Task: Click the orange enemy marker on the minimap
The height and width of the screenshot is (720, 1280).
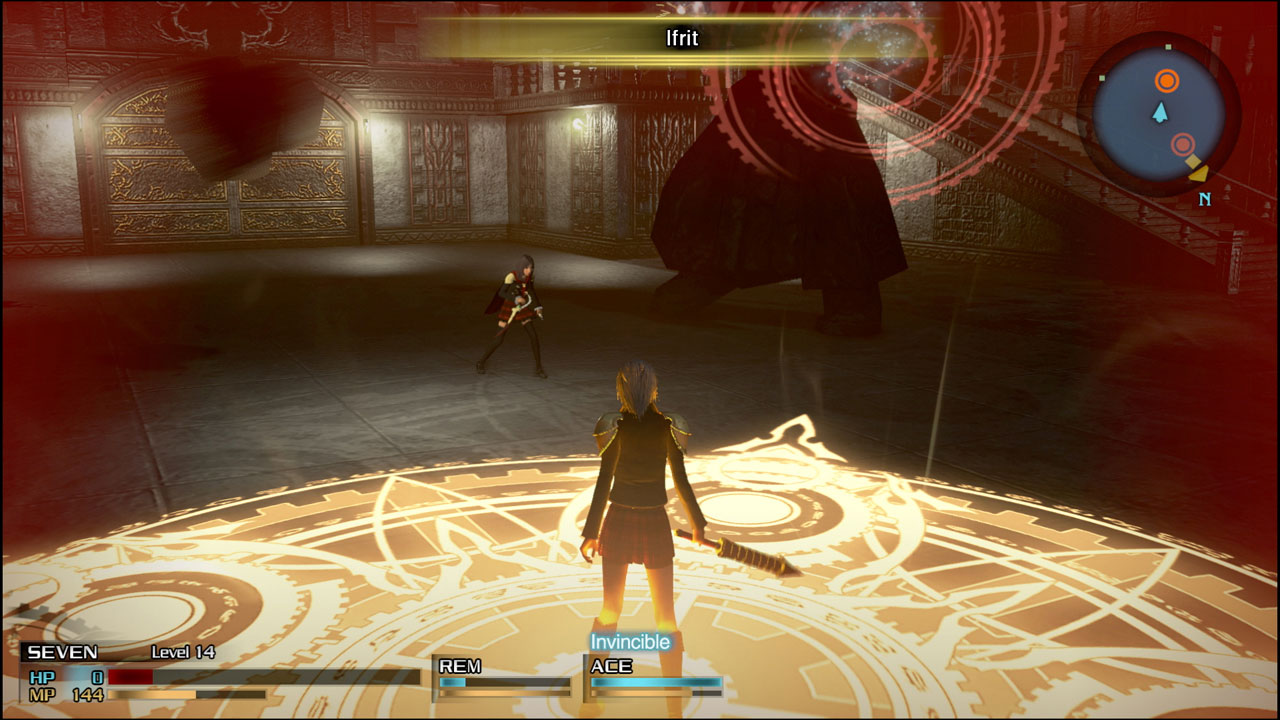Action: (x=1167, y=80)
